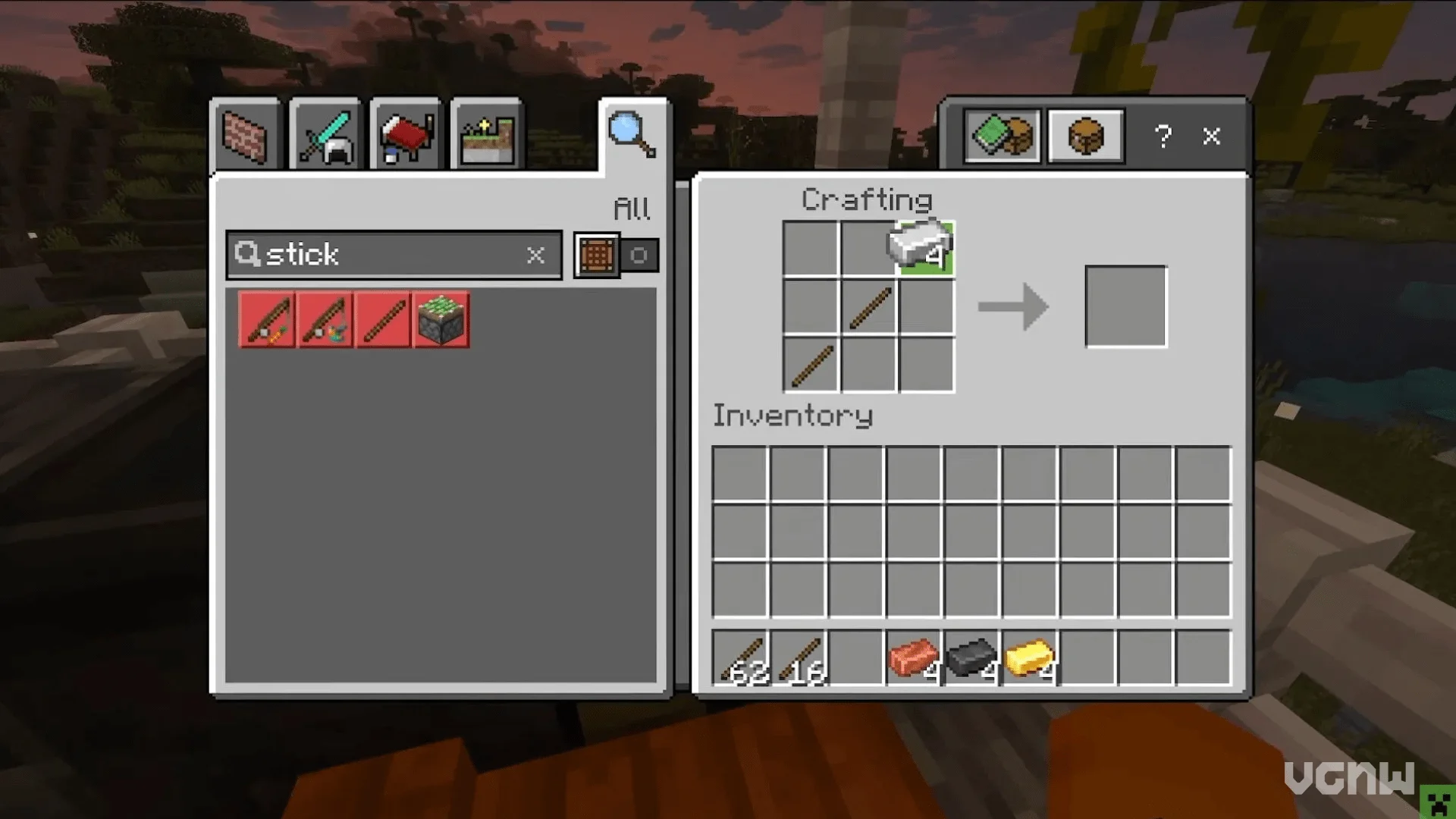This screenshot has height=819, width=1456.
Task: Close the crafting screen
Action: point(1212,136)
